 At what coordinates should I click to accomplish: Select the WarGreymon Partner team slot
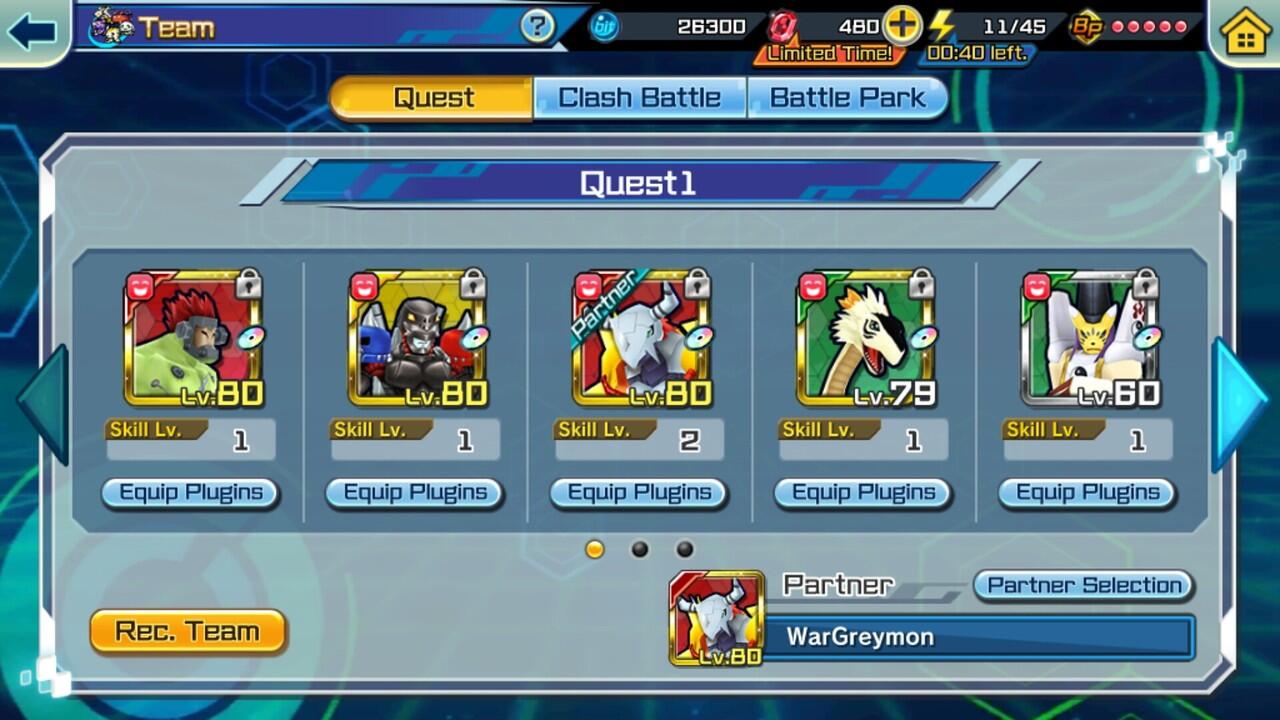click(x=642, y=340)
